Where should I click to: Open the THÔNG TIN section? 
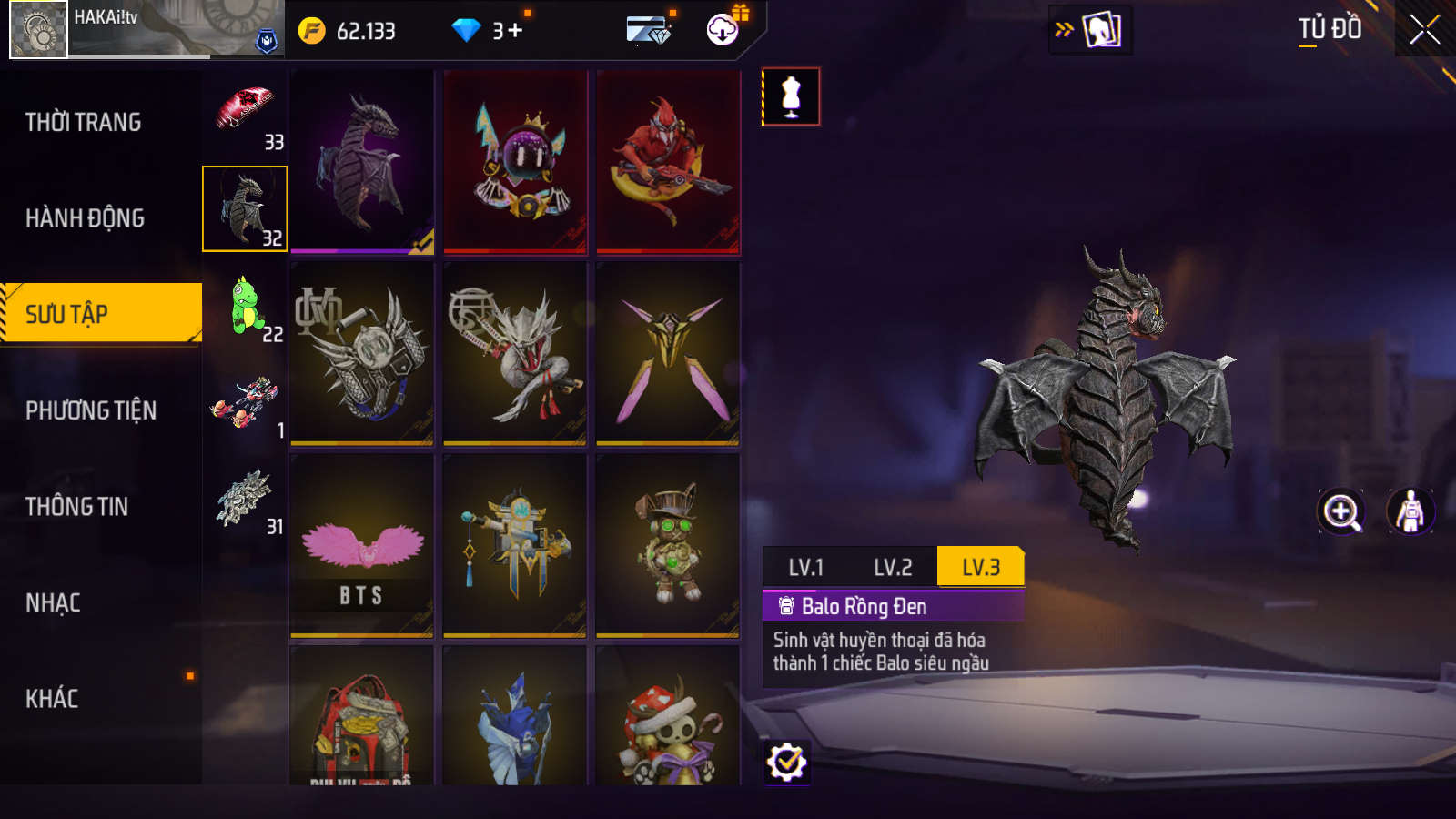click(x=77, y=507)
